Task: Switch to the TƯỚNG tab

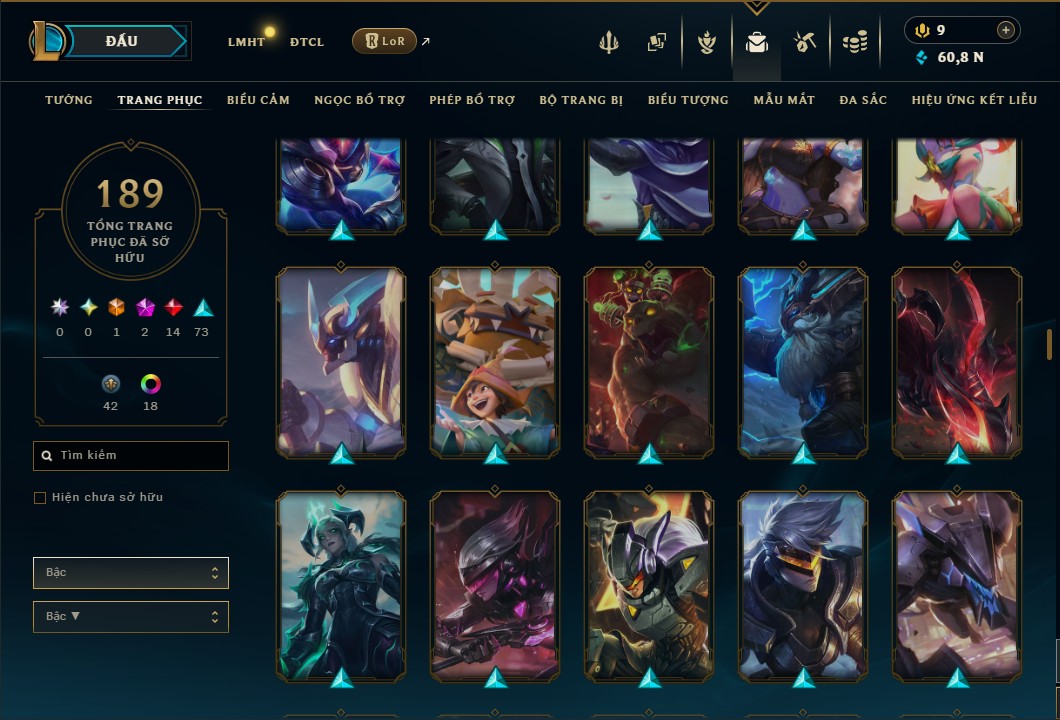Action: [x=69, y=100]
